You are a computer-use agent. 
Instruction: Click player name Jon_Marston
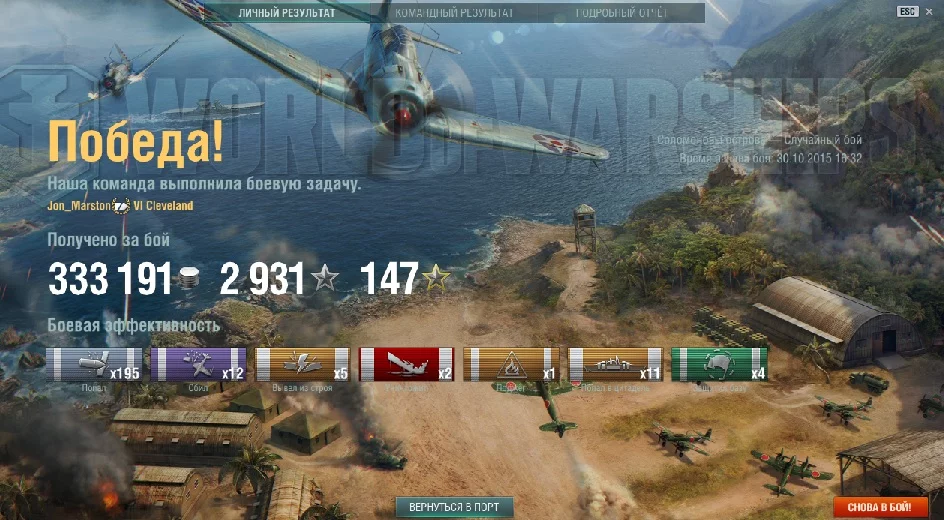click(79, 206)
